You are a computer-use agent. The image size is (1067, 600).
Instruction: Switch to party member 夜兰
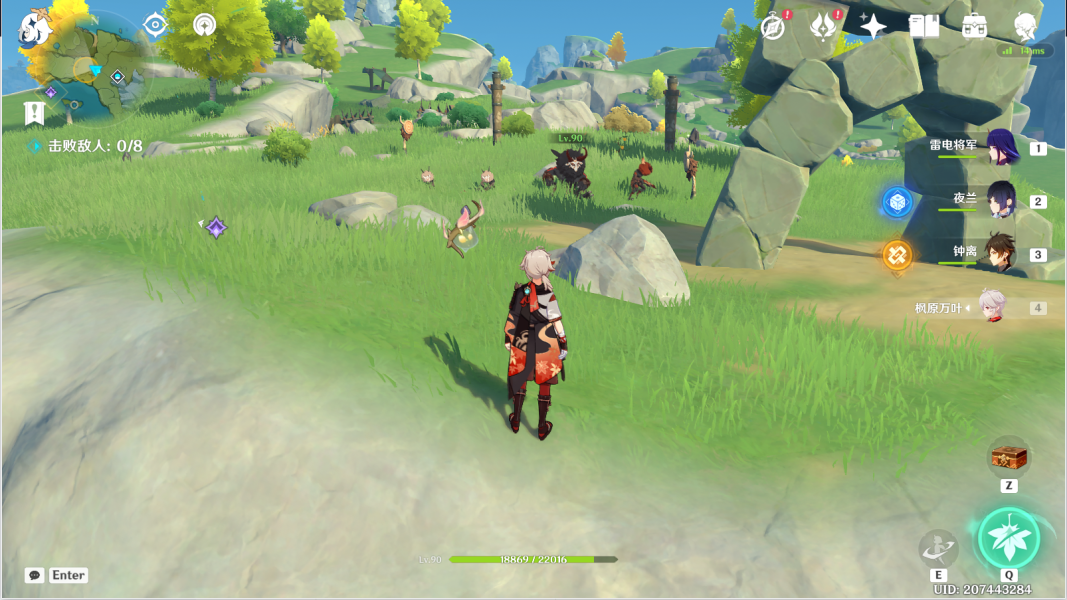pos(1001,200)
